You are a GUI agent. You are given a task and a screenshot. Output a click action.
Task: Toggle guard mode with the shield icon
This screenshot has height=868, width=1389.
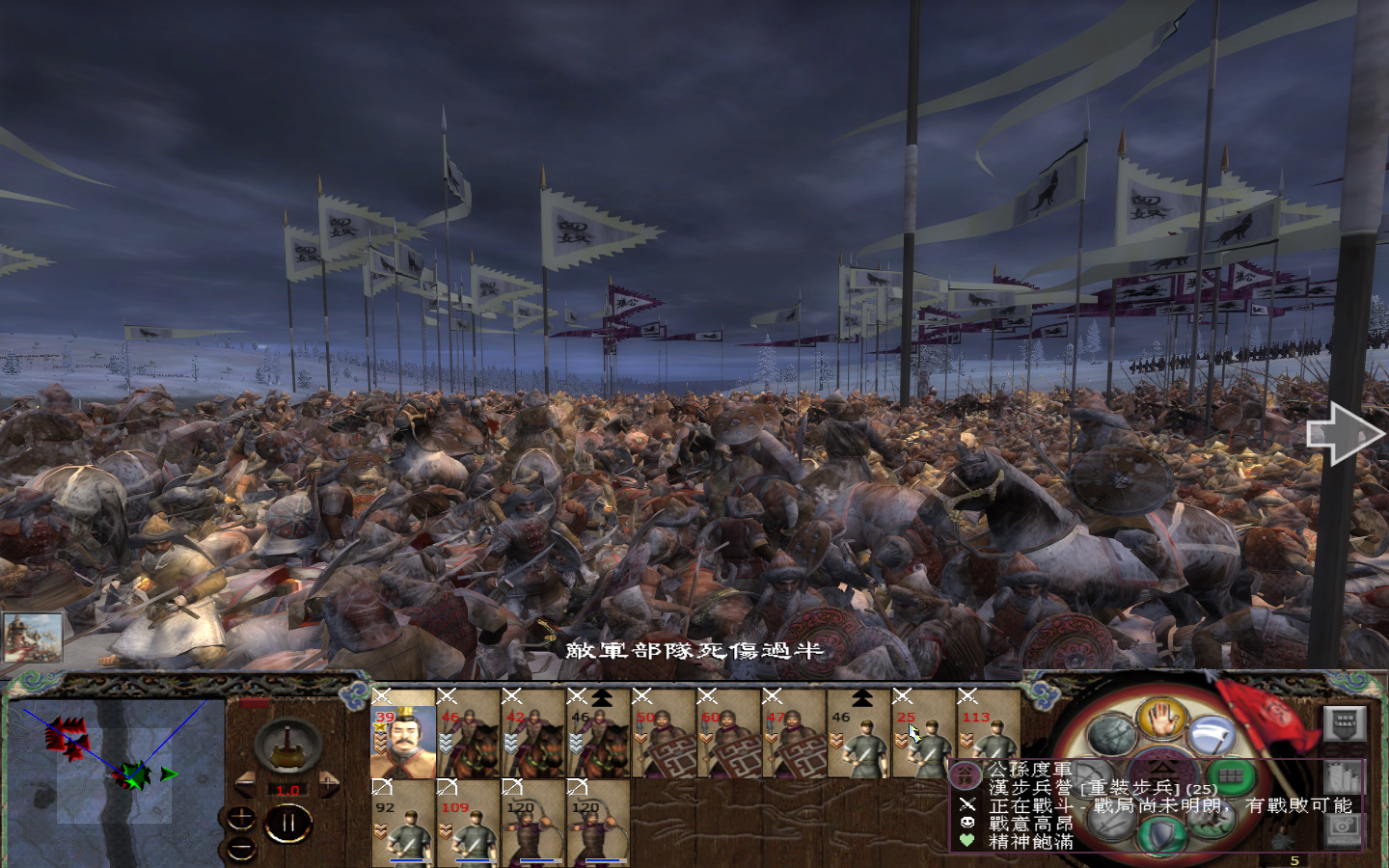click(x=1159, y=832)
